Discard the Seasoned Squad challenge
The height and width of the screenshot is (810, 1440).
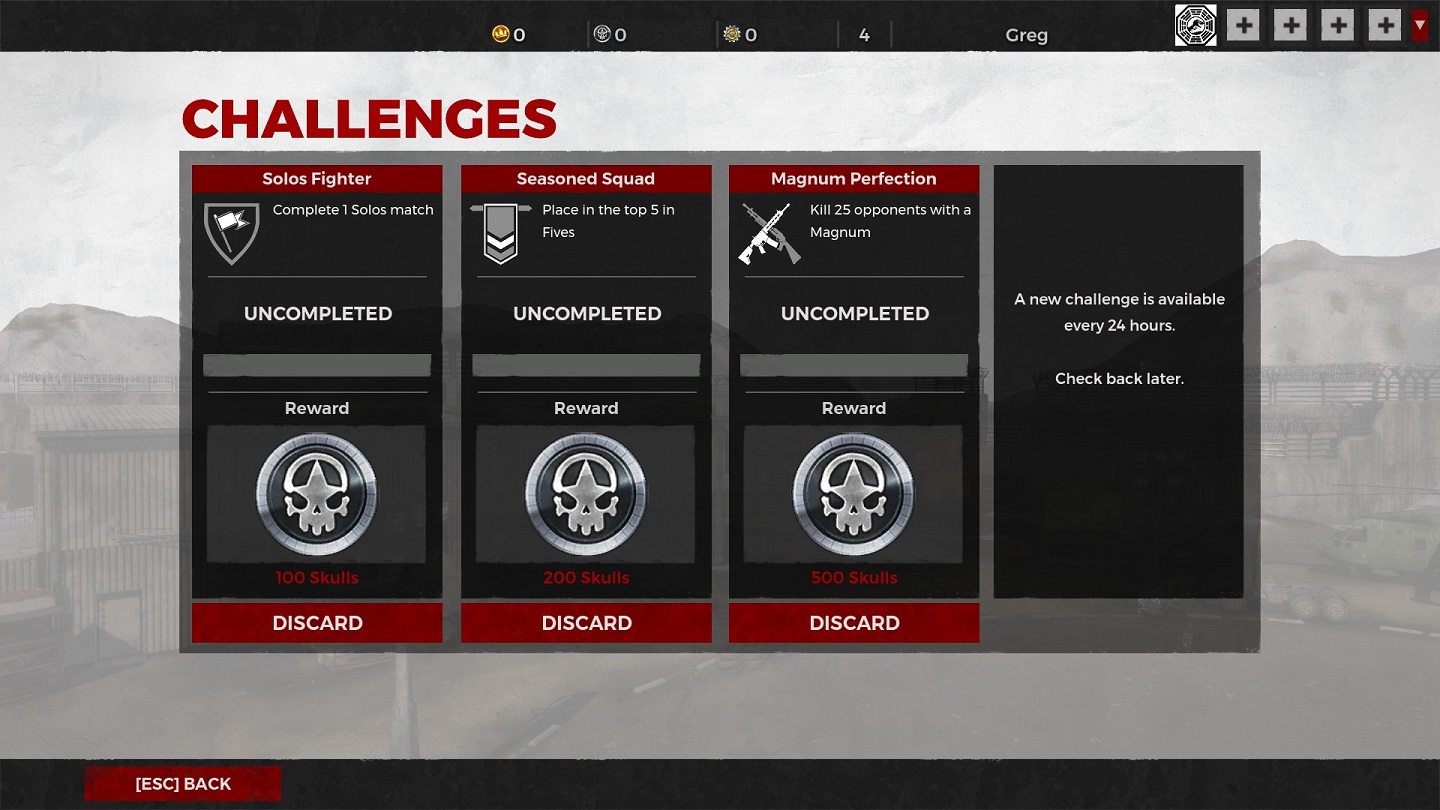point(586,623)
